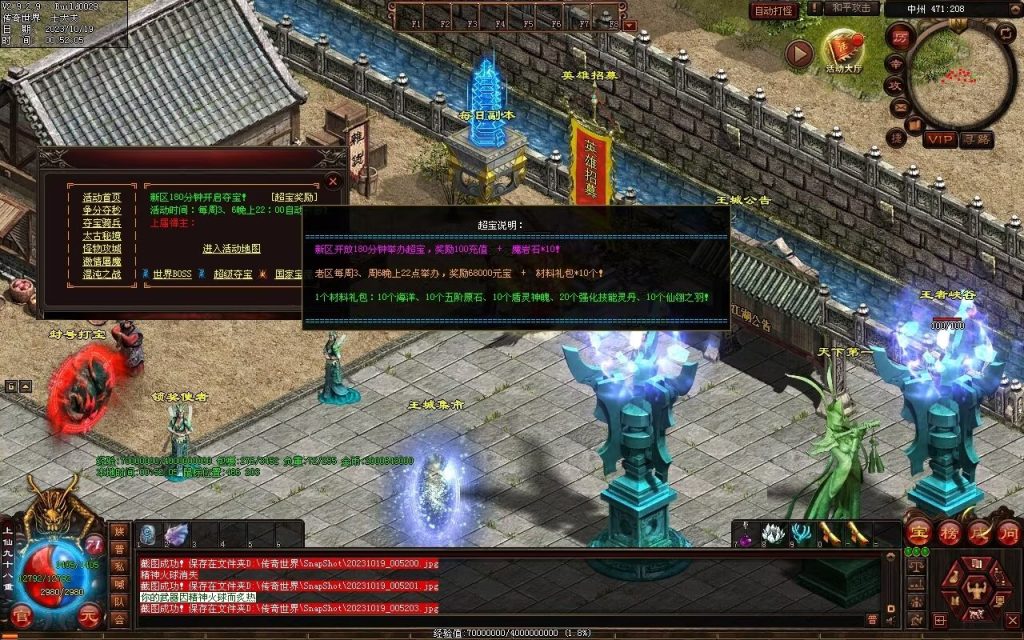Screen dimensions: 1024x640
Task: Open the 世界BOSS link
Action: click(171, 273)
